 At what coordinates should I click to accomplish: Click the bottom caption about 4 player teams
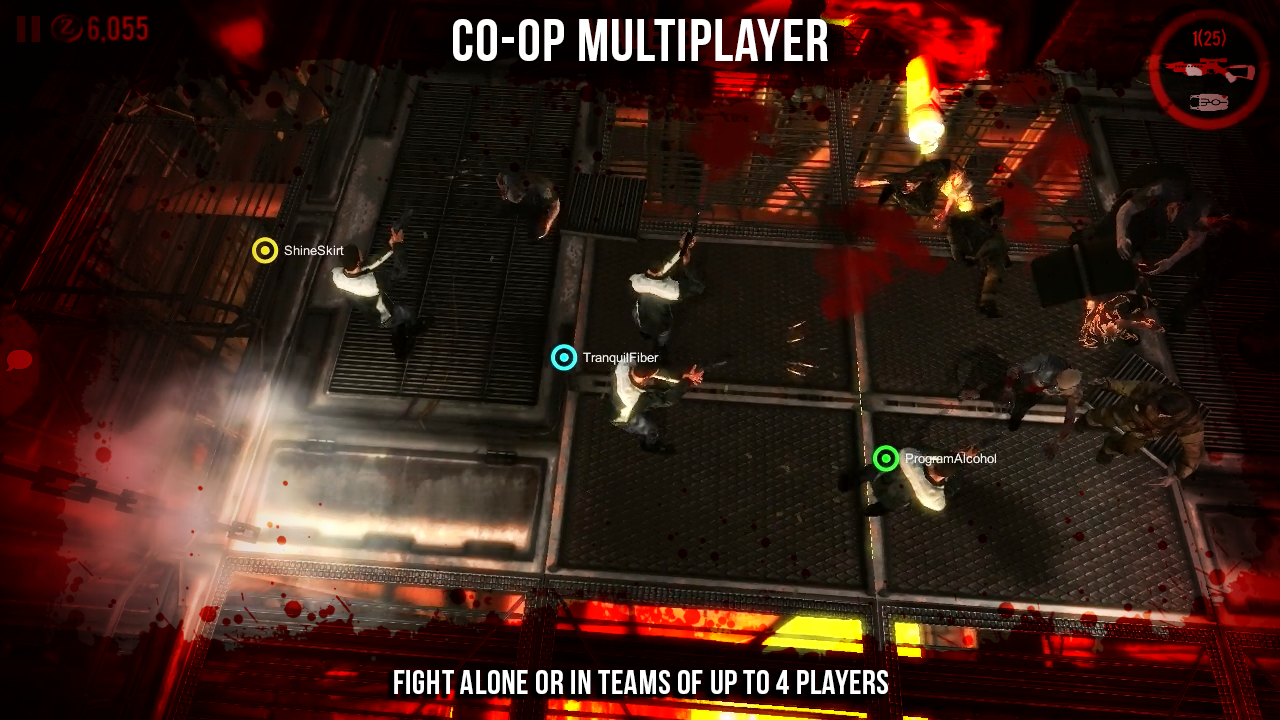click(639, 685)
